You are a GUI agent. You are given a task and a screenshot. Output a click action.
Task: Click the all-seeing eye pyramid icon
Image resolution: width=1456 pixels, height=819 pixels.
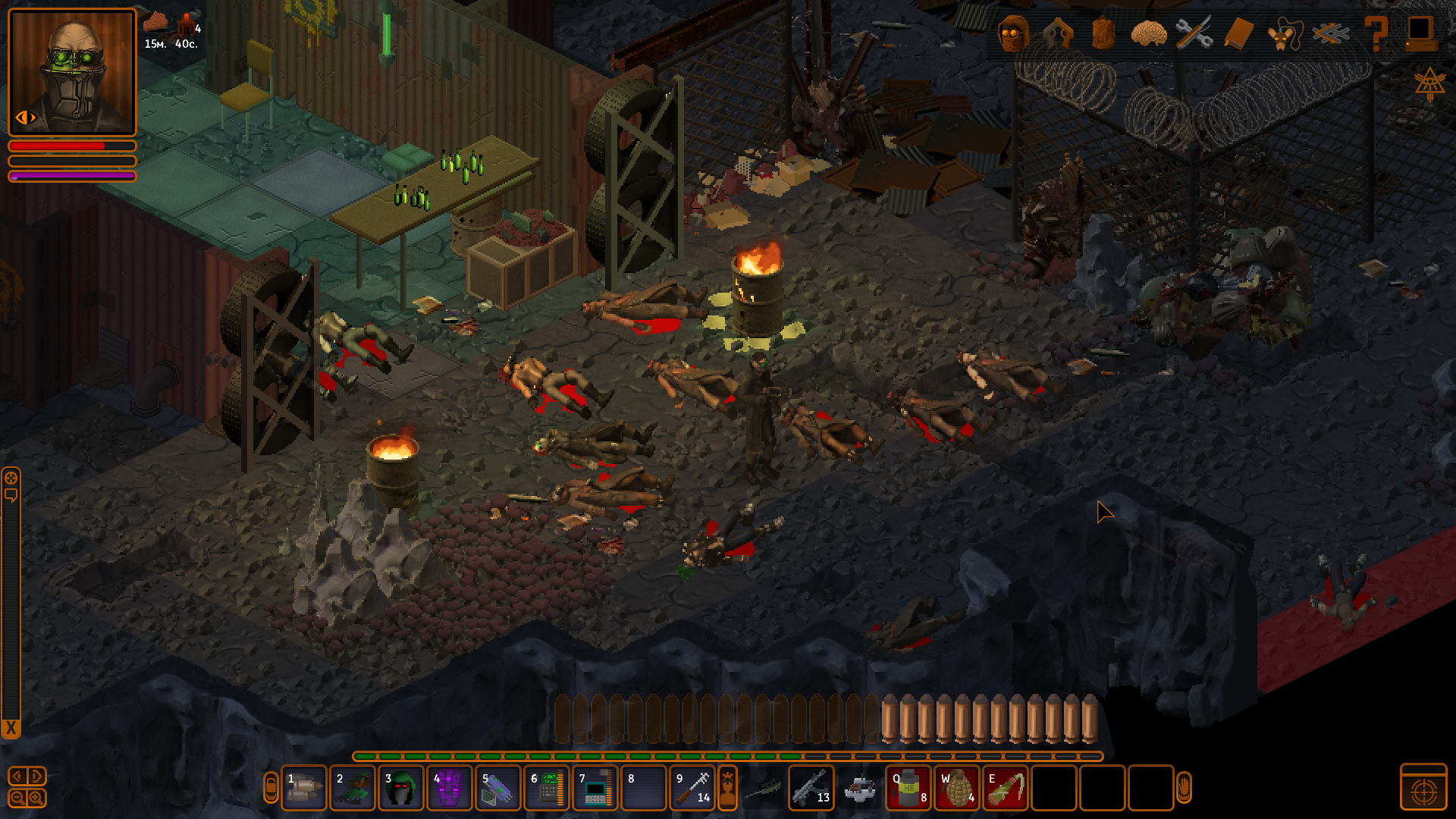[1429, 83]
